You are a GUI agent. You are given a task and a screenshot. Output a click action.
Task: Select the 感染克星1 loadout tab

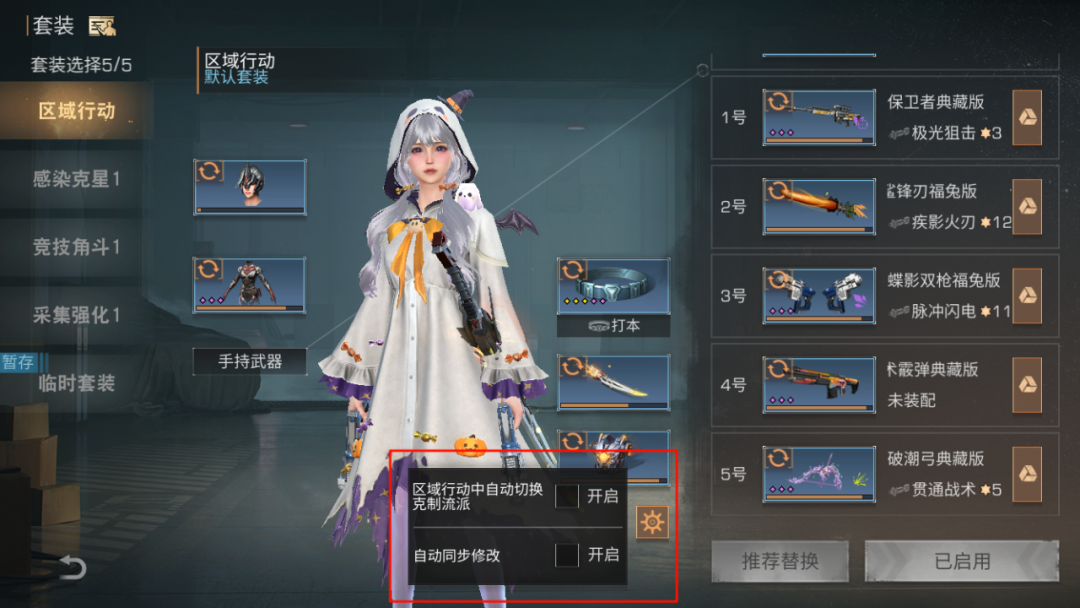pyautogui.click(x=76, y=179)
